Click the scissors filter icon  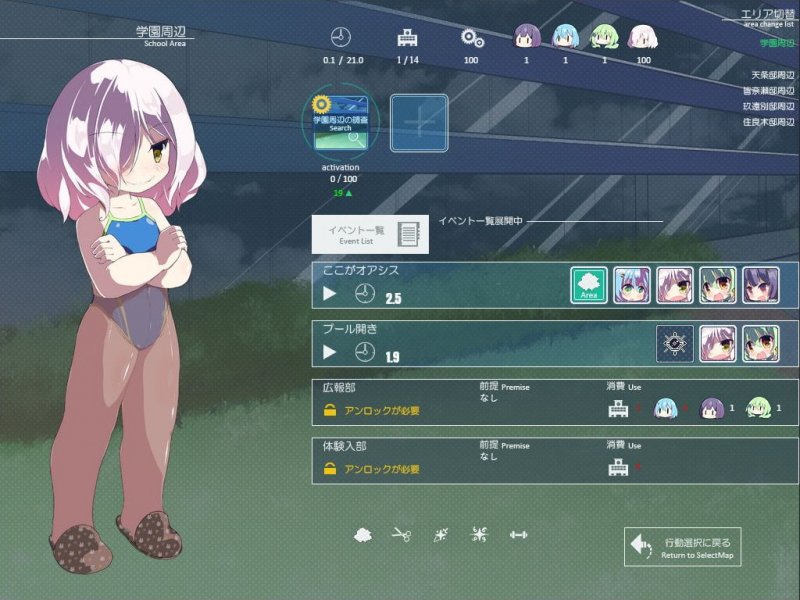[402, 535]
